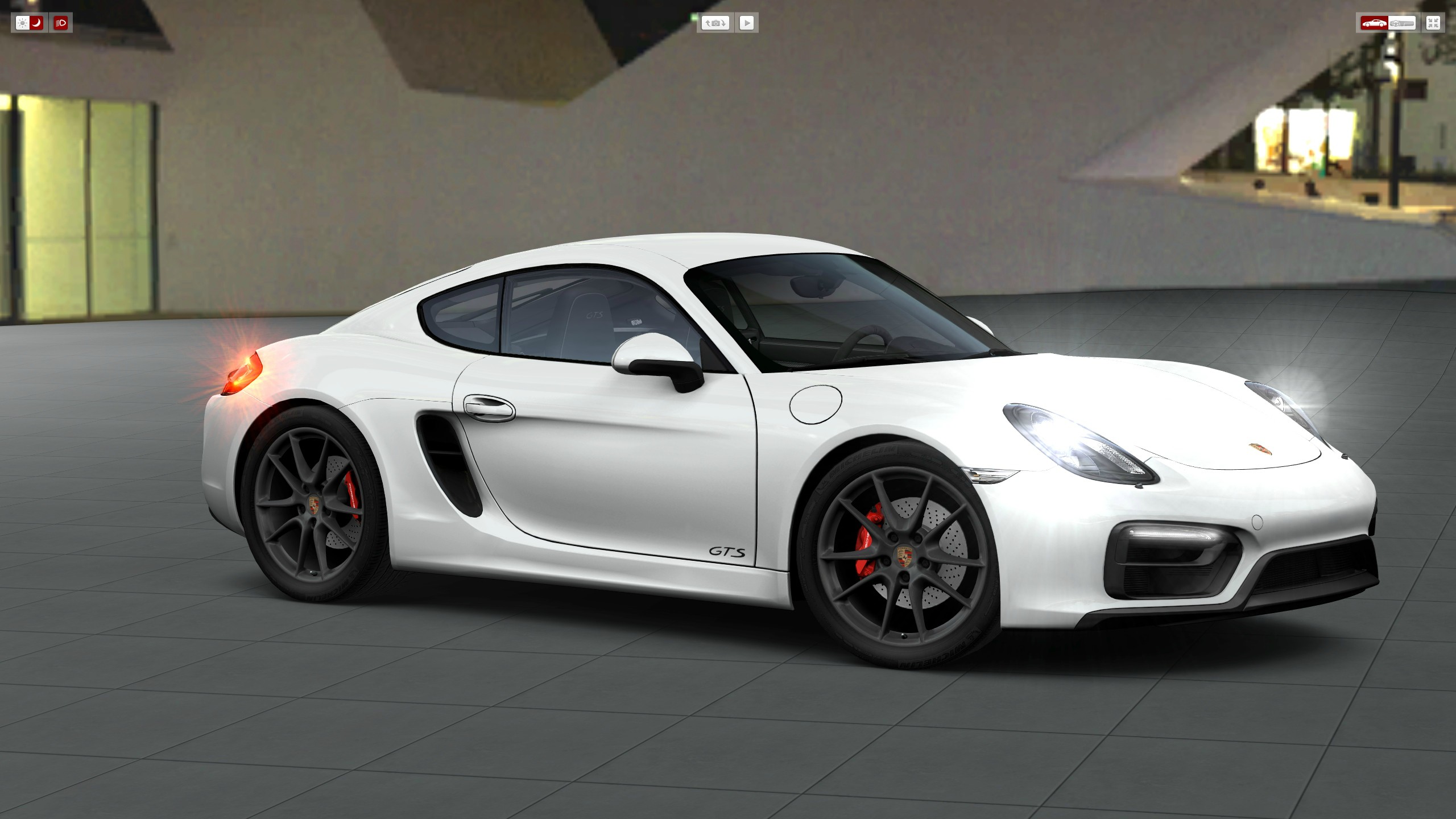Select the night moon lighting mode
The height and width of the screenshot is (819, 1456).
(36, 23)
